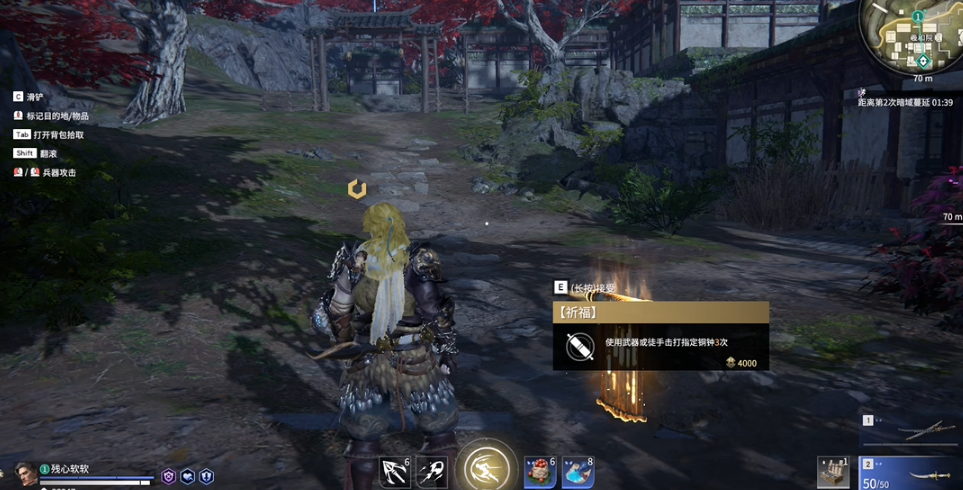Click the scroll icon in the quest panel

click(580, 346)
